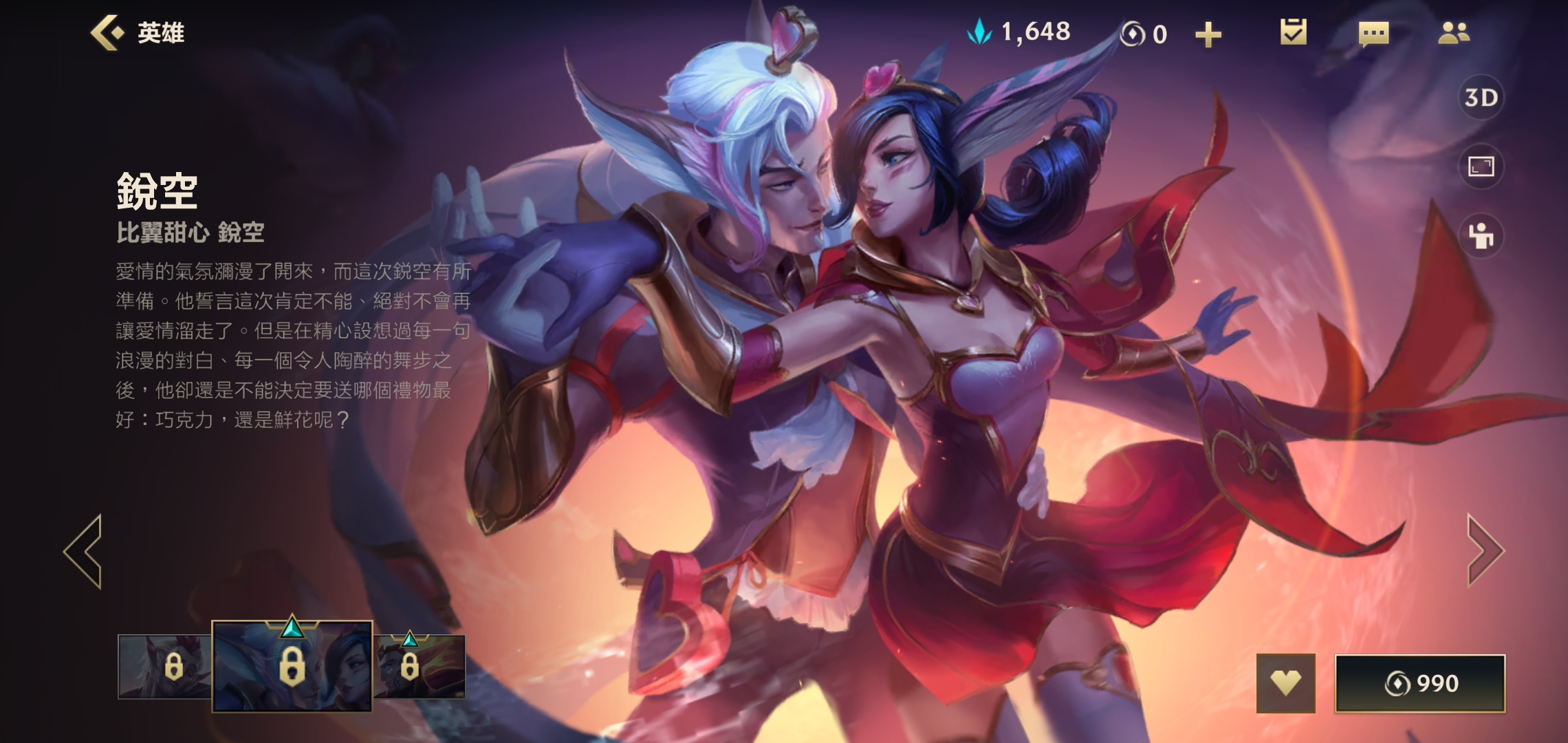Go back to the 英雄 champions list
1568x743 pixels.
[x=138, y=32]
